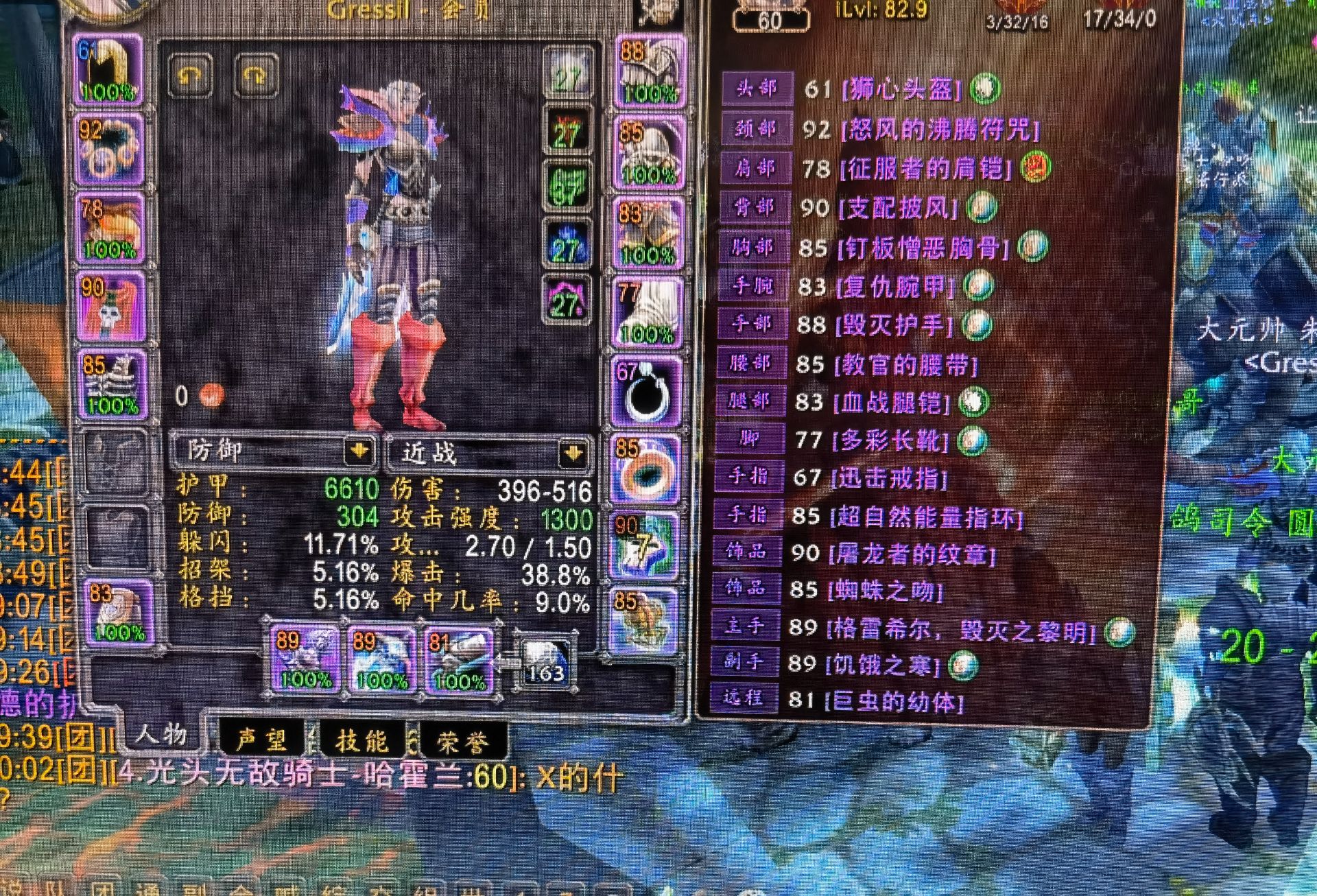Image resolution: width=1317 pixels, height=896 pixels.
Task: Click 格雷希尔，毁灭之黎明 in the gear list
Action: 960,629
